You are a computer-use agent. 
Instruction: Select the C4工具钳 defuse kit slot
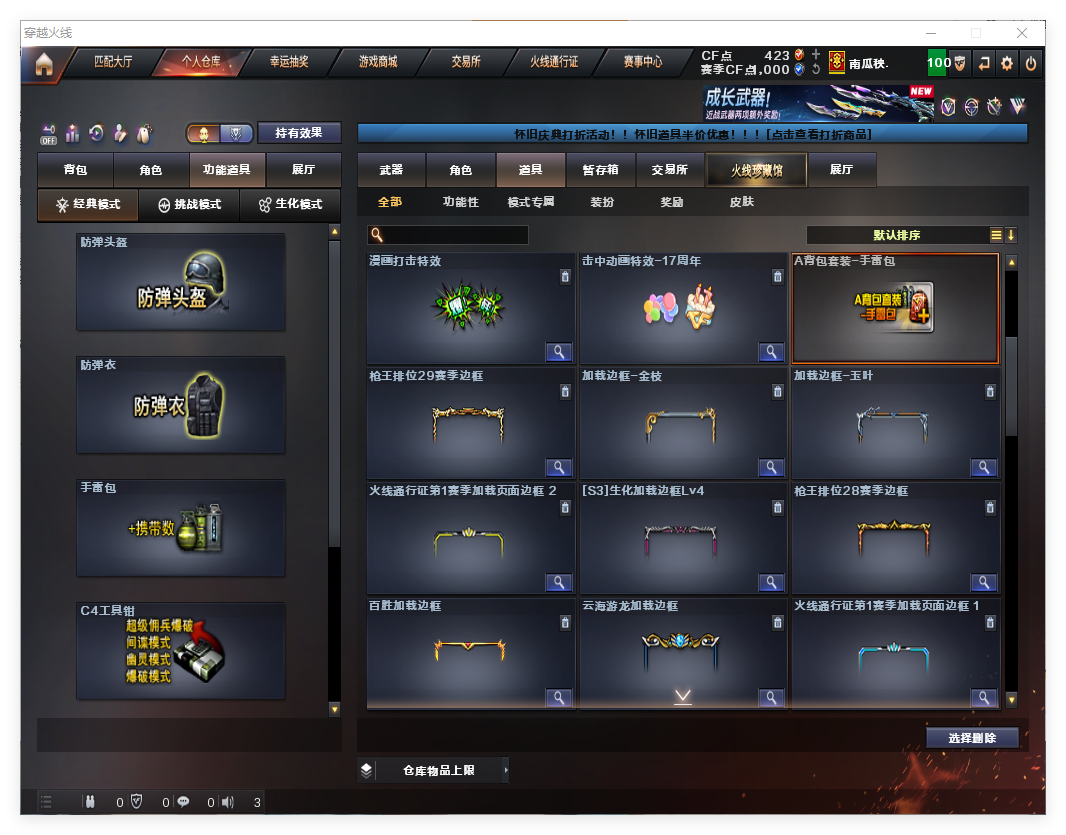point(181,651)
